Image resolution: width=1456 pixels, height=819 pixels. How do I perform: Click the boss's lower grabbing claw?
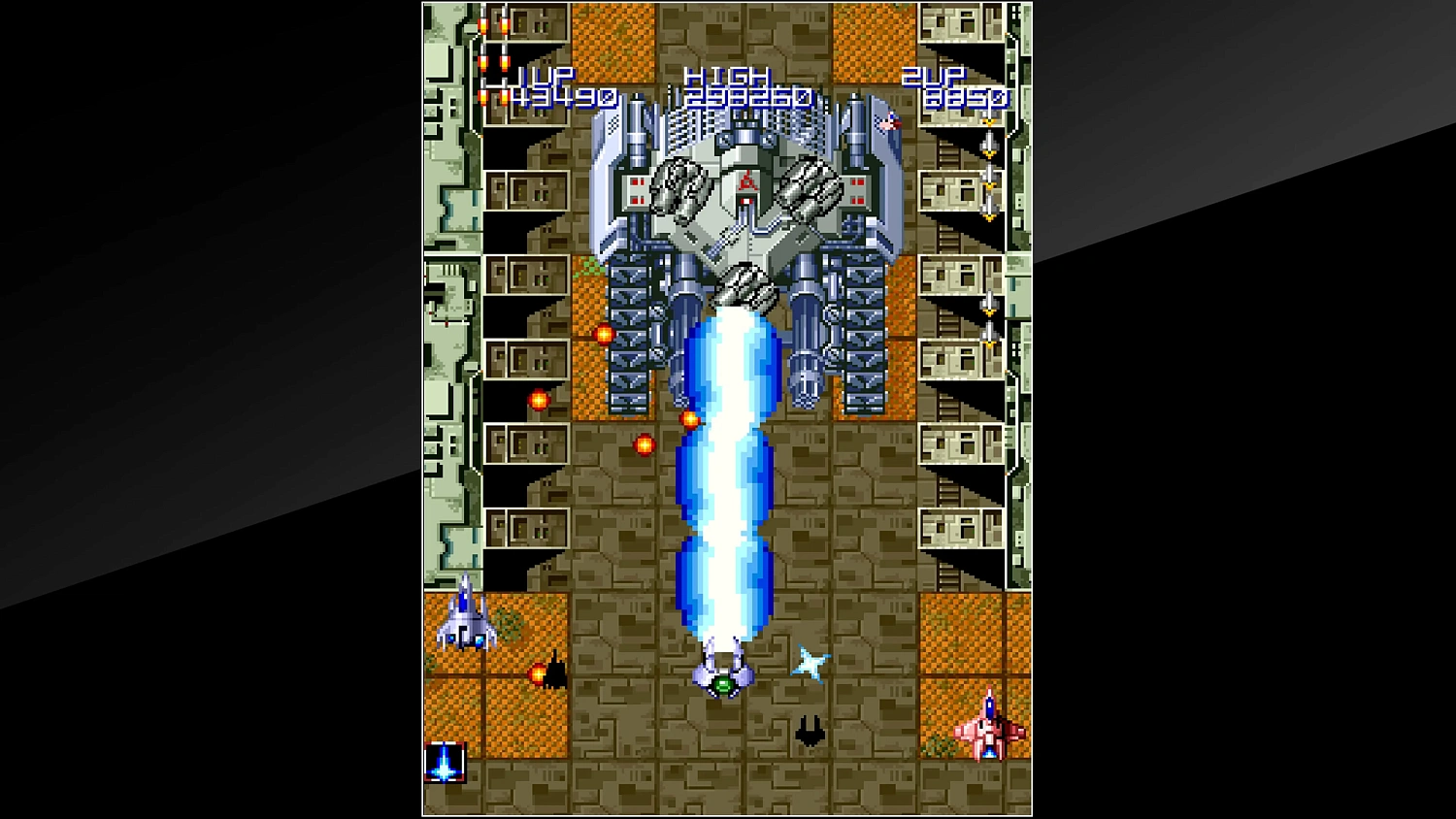pos(744,283)
